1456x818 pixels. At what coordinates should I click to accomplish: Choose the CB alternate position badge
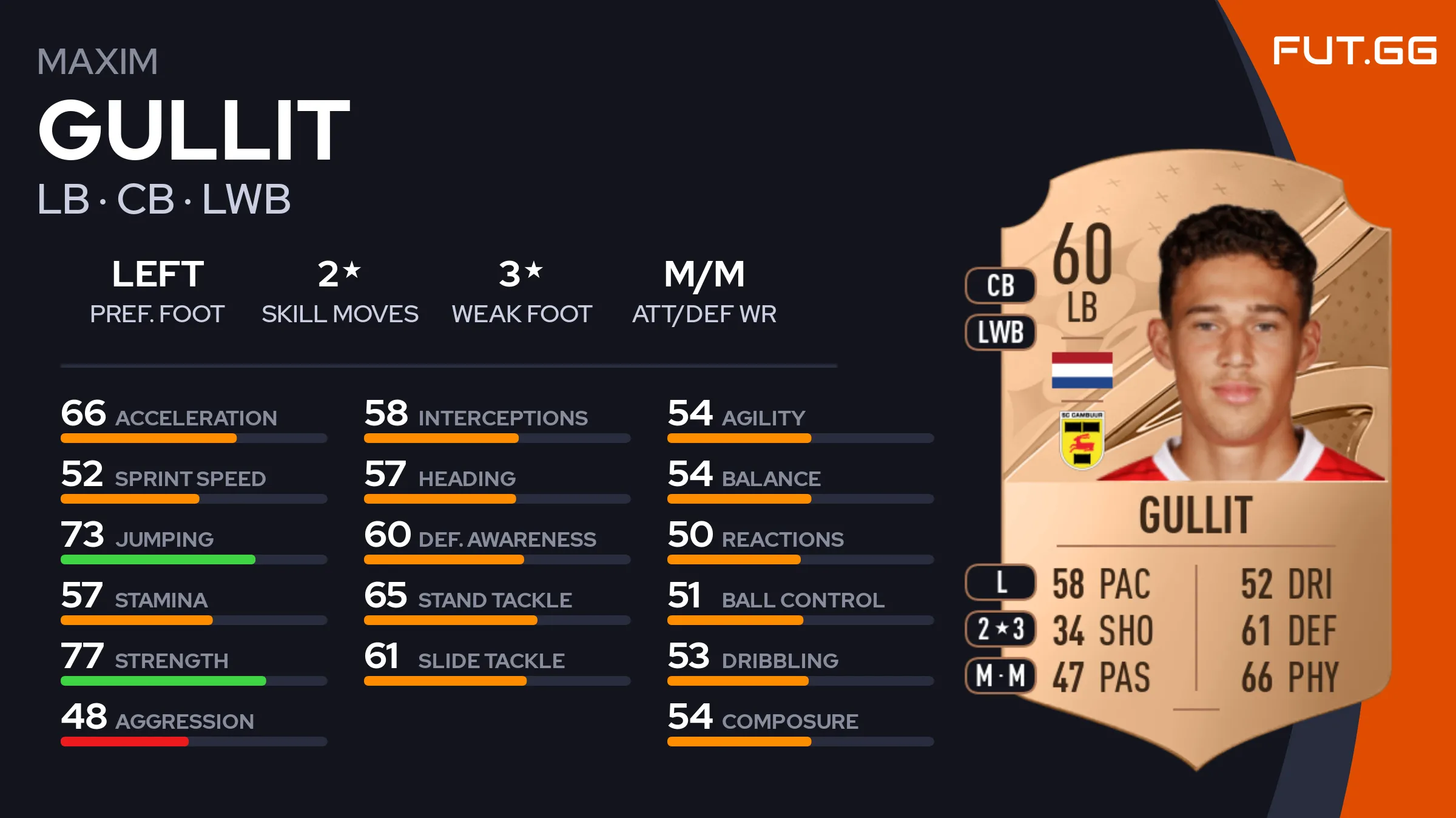(x=1000, y=285)
